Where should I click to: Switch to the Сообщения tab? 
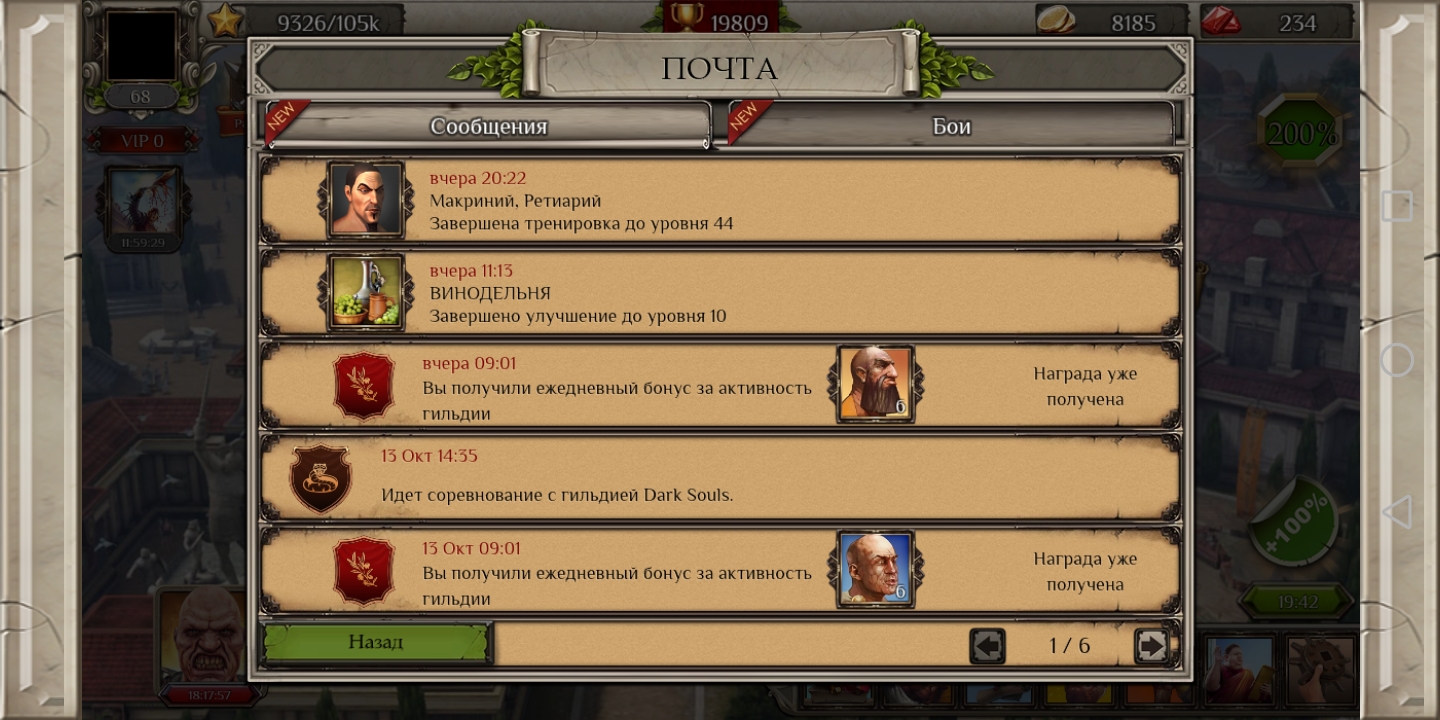(488, 126)
